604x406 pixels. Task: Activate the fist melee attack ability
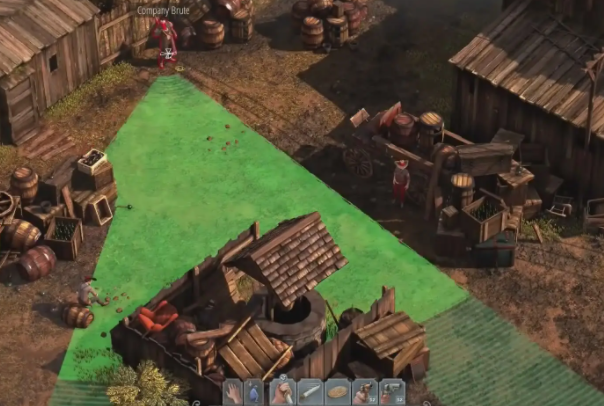click(283, 392)
